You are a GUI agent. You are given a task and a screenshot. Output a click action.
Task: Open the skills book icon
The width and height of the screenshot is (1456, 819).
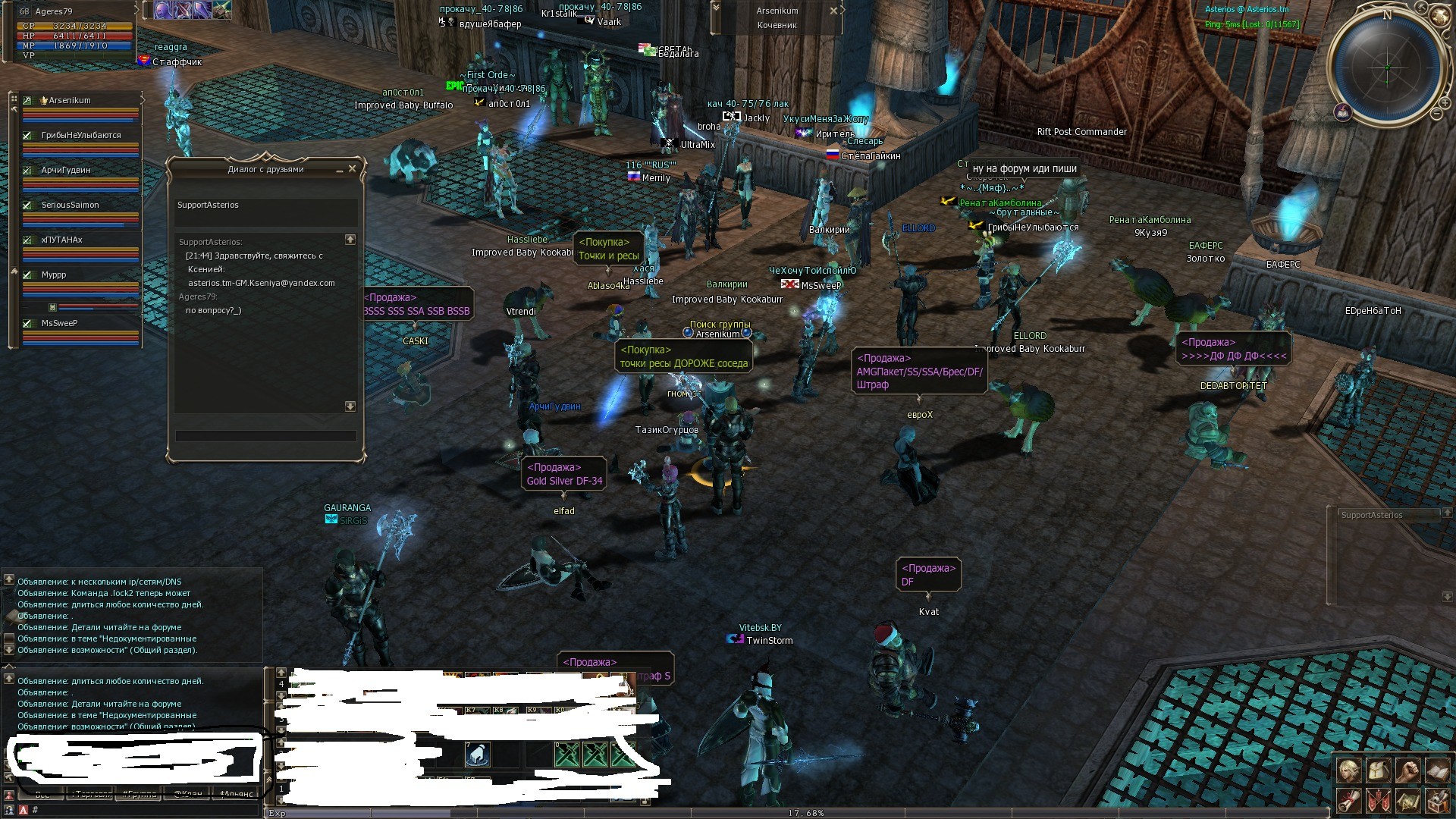(x=1437, y=772)
